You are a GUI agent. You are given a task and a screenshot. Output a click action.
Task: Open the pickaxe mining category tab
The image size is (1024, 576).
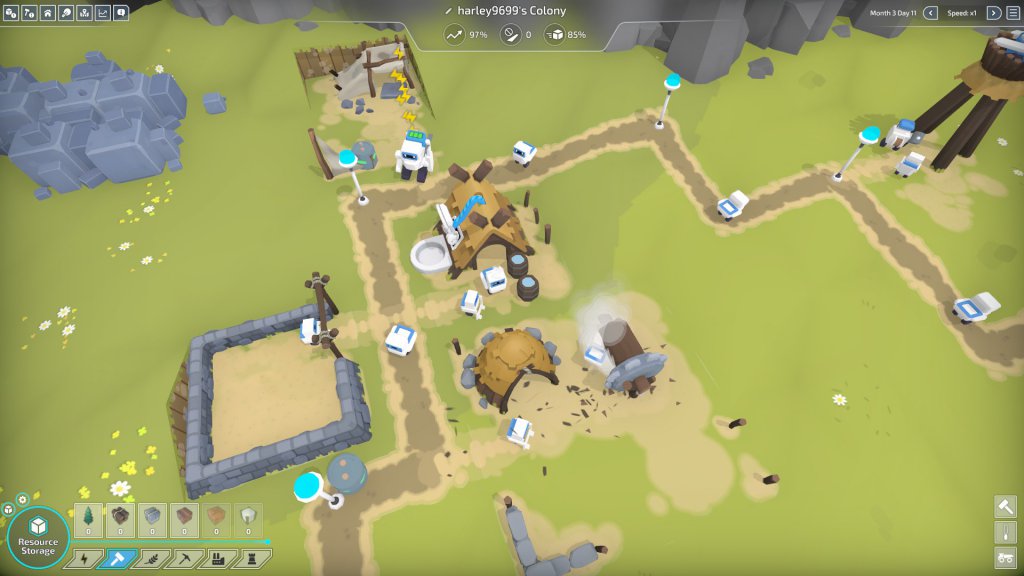point(186,559)
